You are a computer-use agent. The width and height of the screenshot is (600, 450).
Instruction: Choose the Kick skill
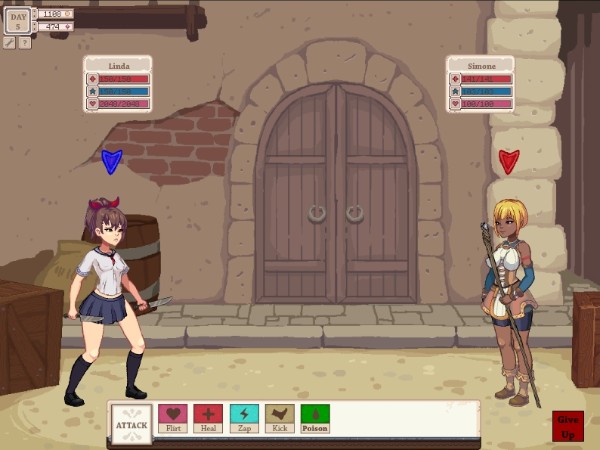pos(280,418)
